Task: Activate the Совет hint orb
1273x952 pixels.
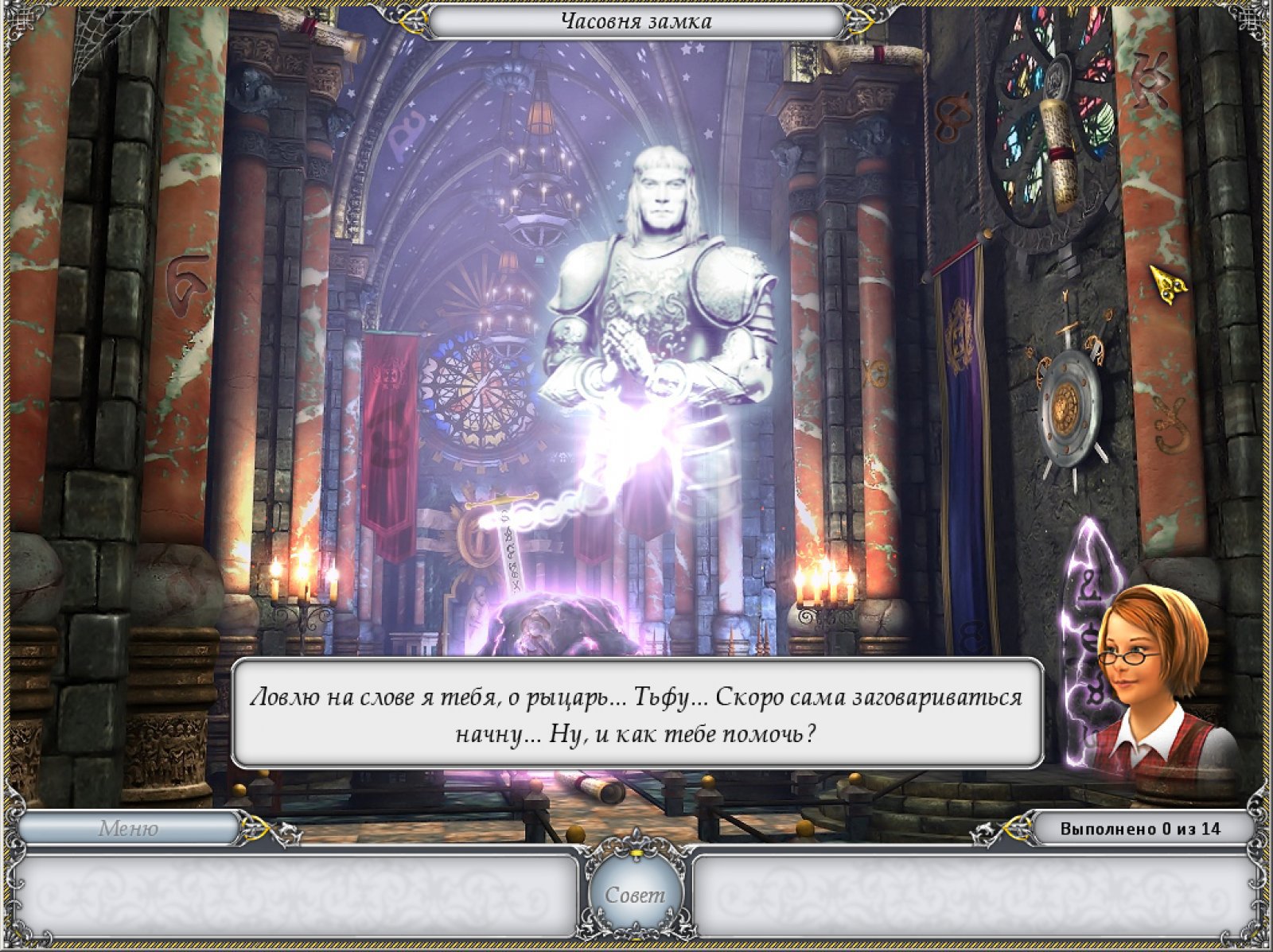Action: click(635, 895)
